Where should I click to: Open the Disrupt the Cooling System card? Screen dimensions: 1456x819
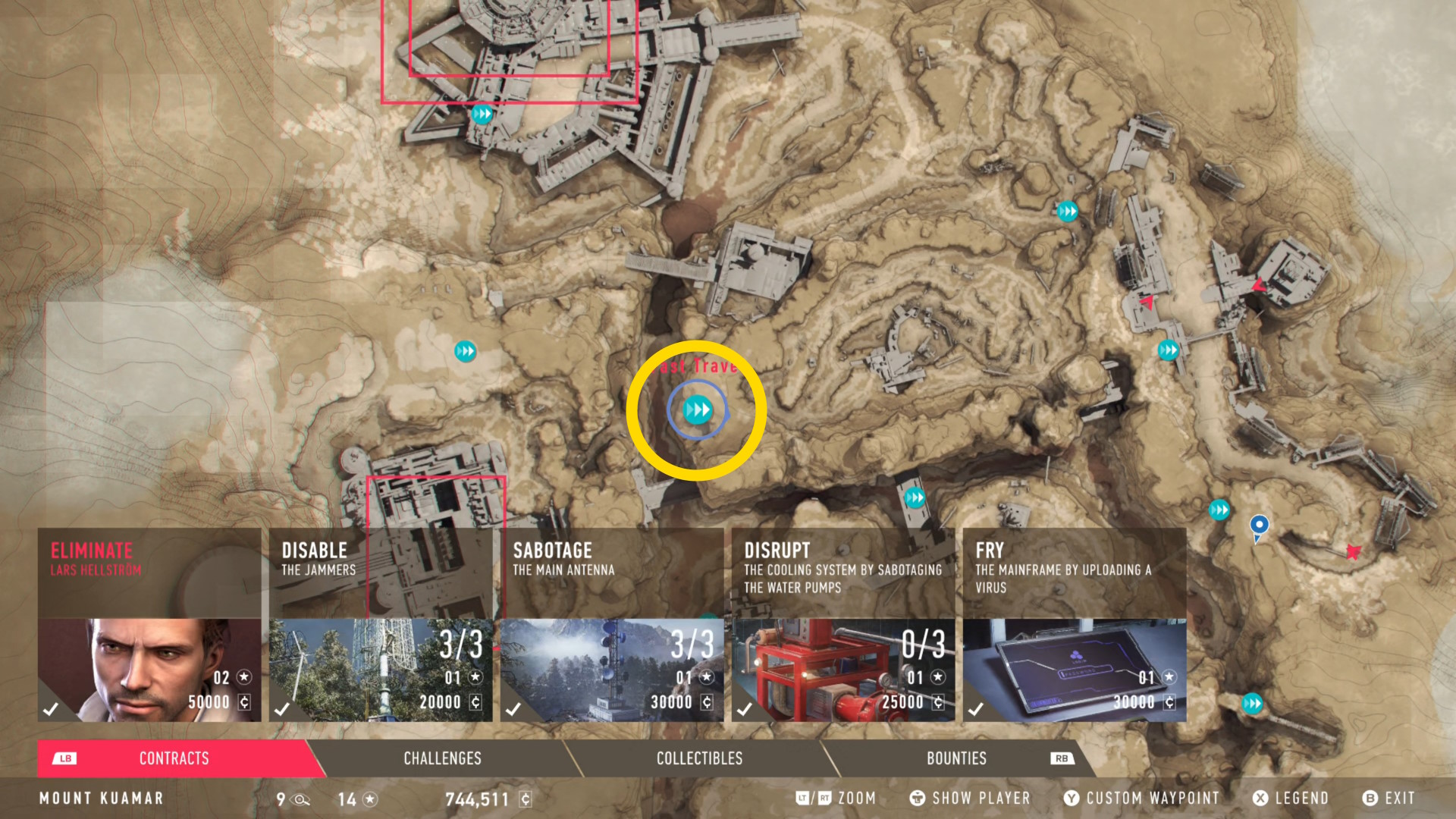pos(843,625)
